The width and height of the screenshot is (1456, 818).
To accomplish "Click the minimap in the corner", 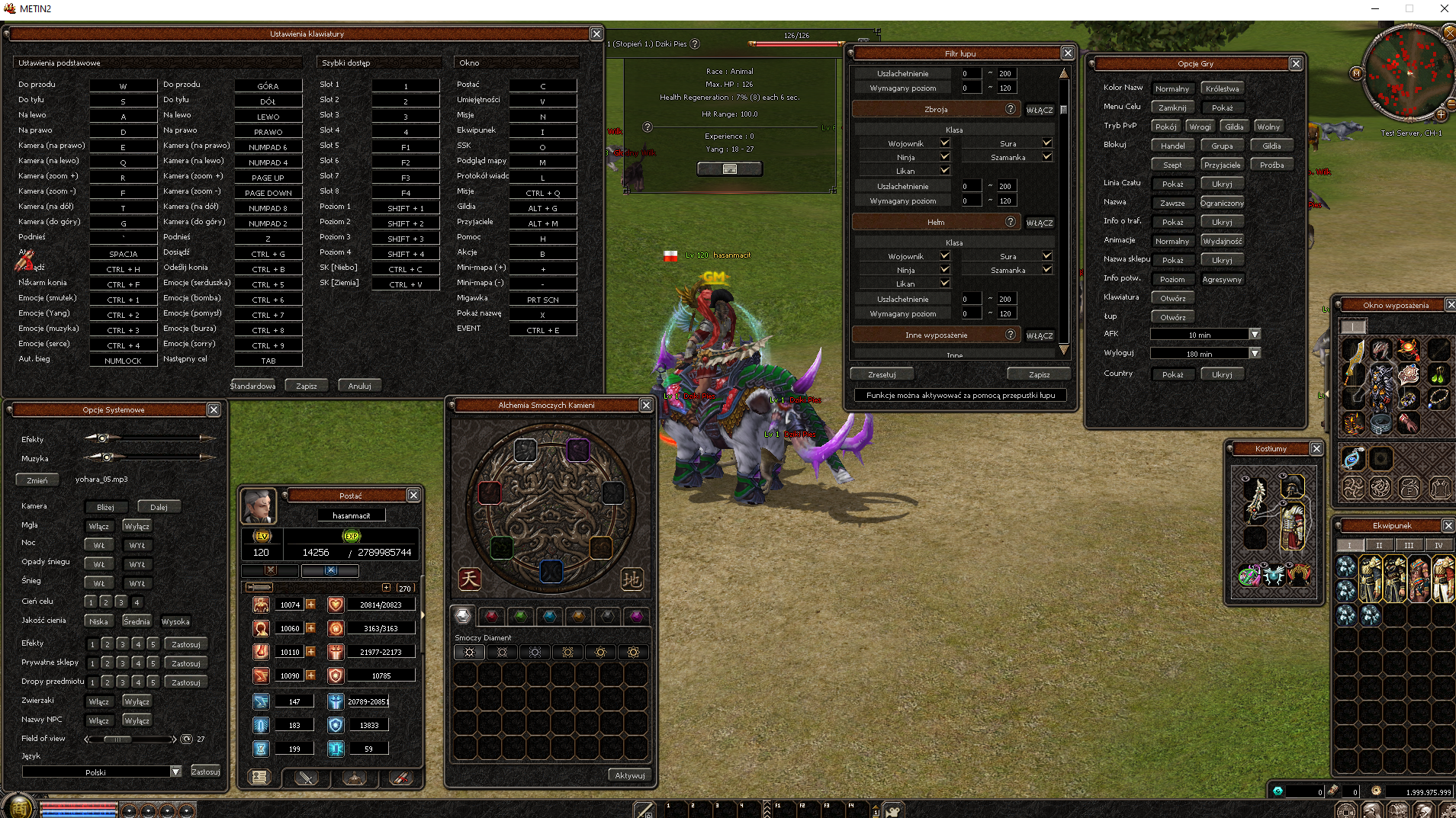I will [x=1407, y=74].
